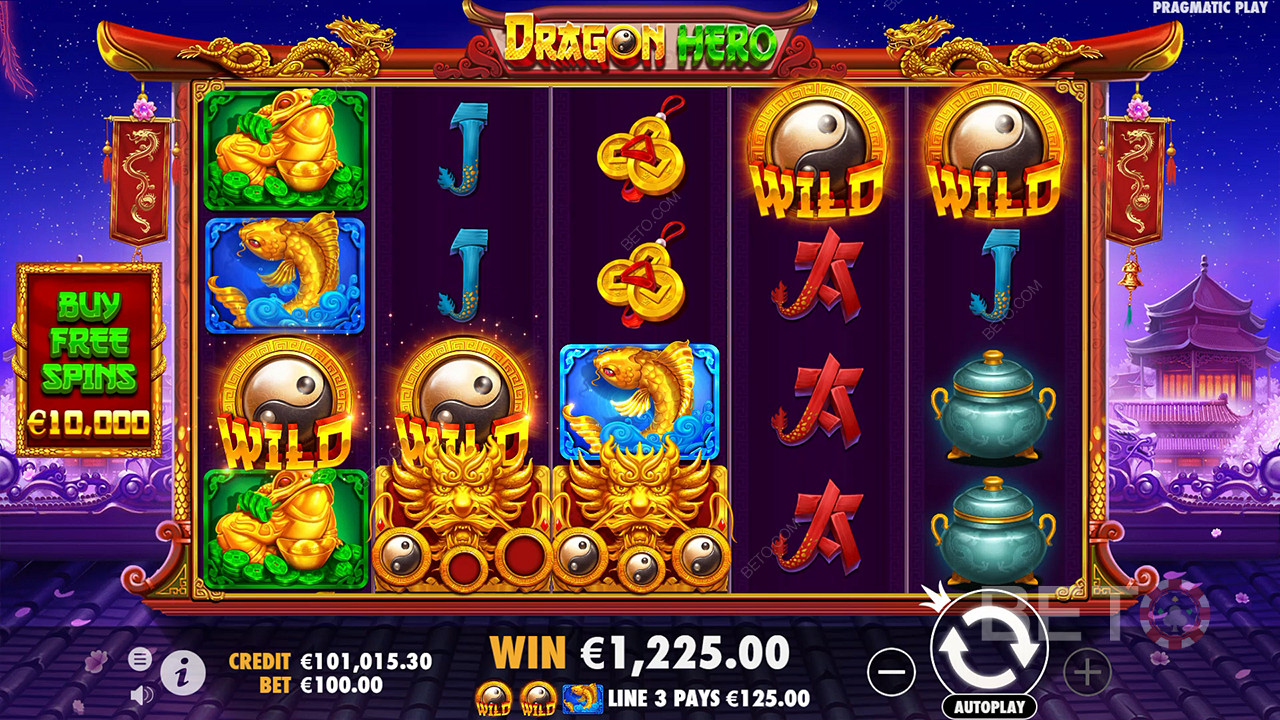Open the hamburger settings menu
This screenshot has height=720, width=1280.
click(x=140, y=658)
